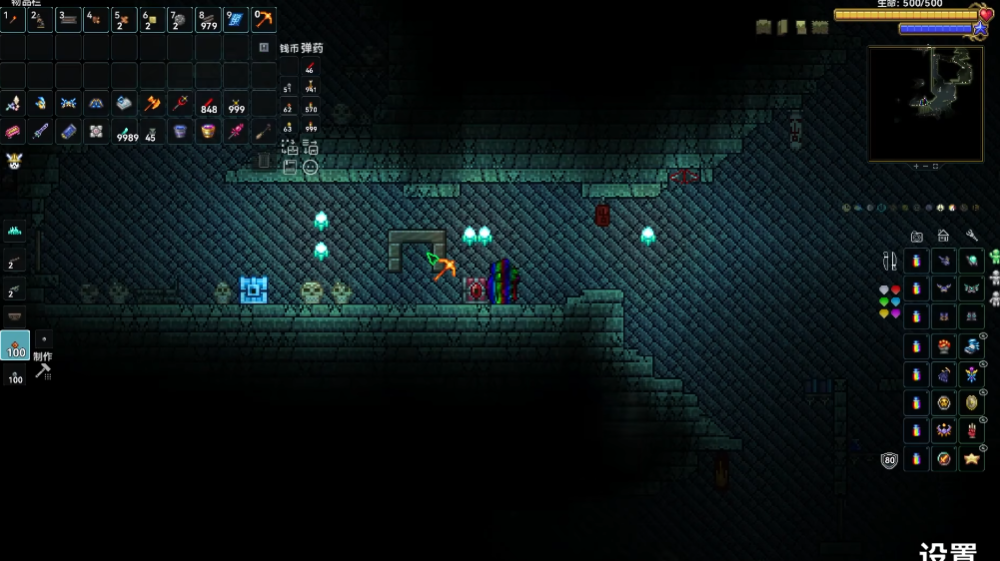
Task: Open the housing menu house icon
Action: coord(943,236)
